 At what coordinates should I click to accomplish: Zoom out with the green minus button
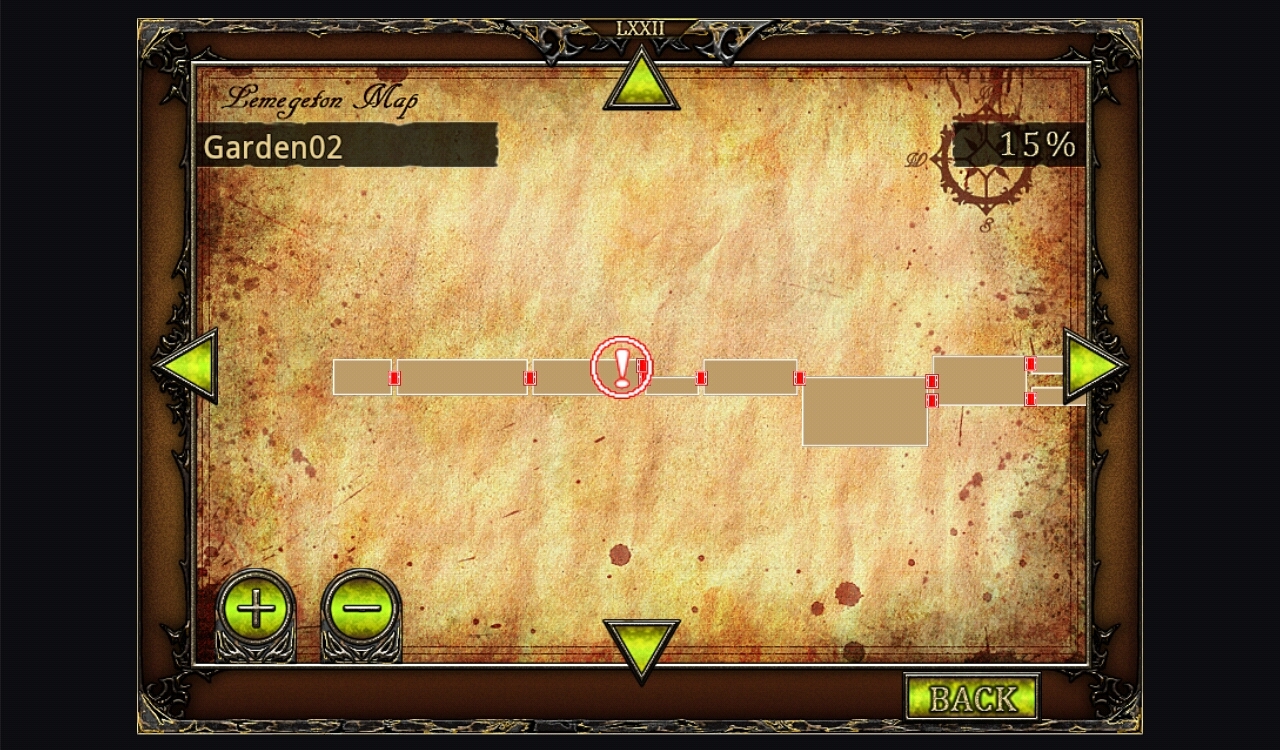pyautogui.click(x=361, y=608)
